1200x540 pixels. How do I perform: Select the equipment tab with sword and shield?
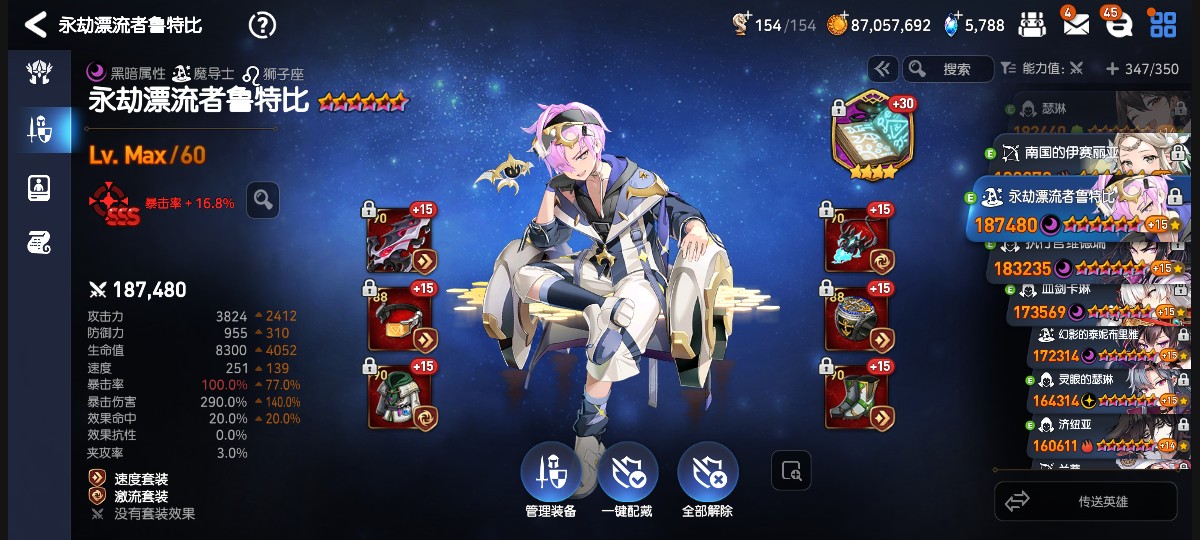pos(39,128)
